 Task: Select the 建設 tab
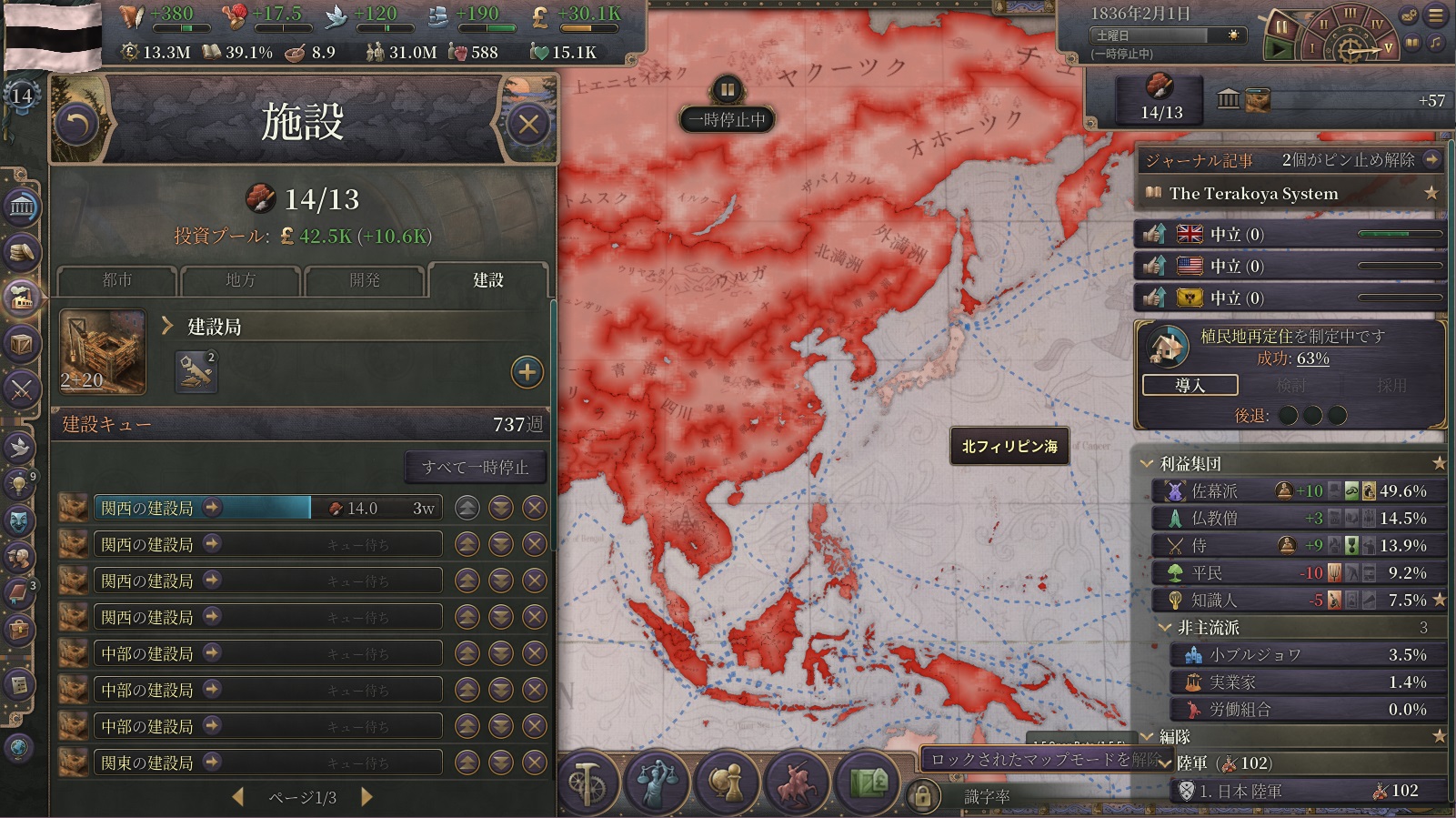(x=487, y=280)
